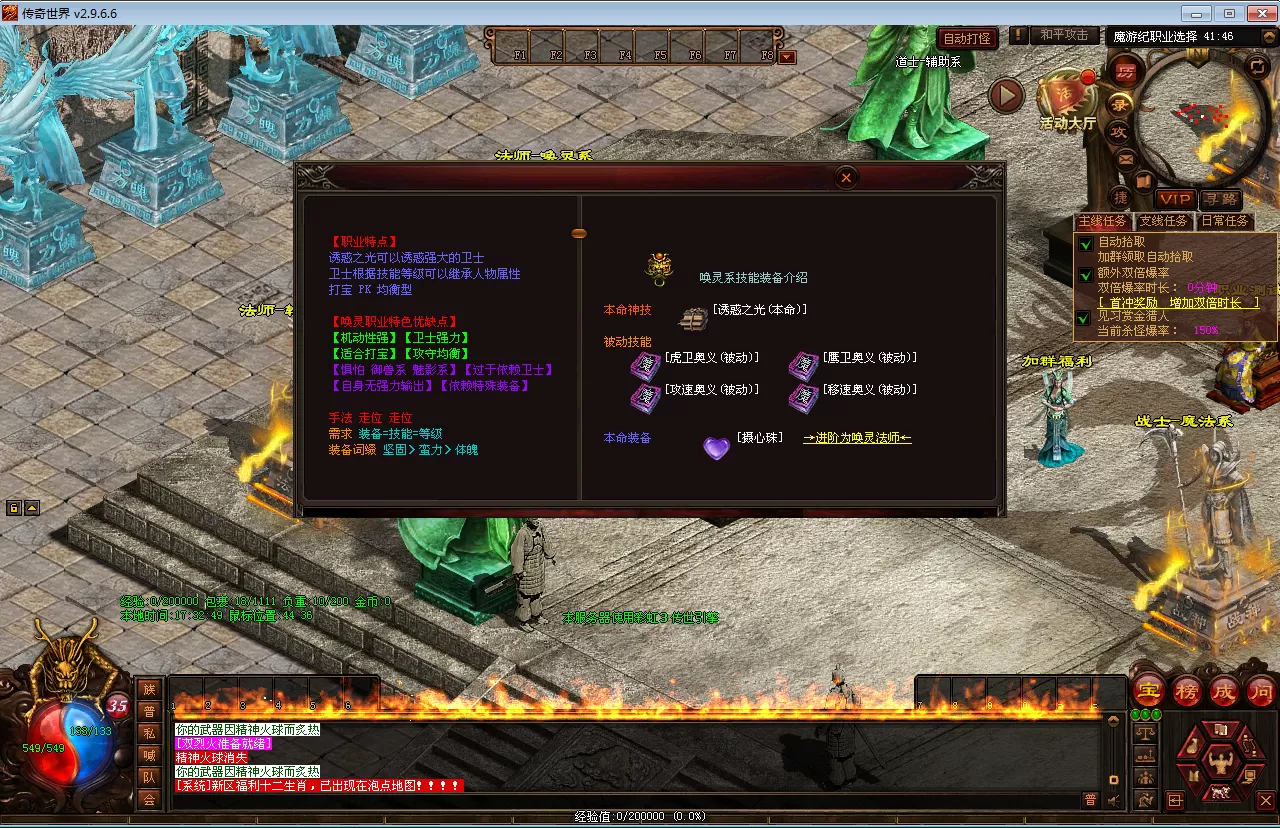This screenshot has width=1280, height=828.
Task: Open the VIP panel
Action: (1175, 200)
